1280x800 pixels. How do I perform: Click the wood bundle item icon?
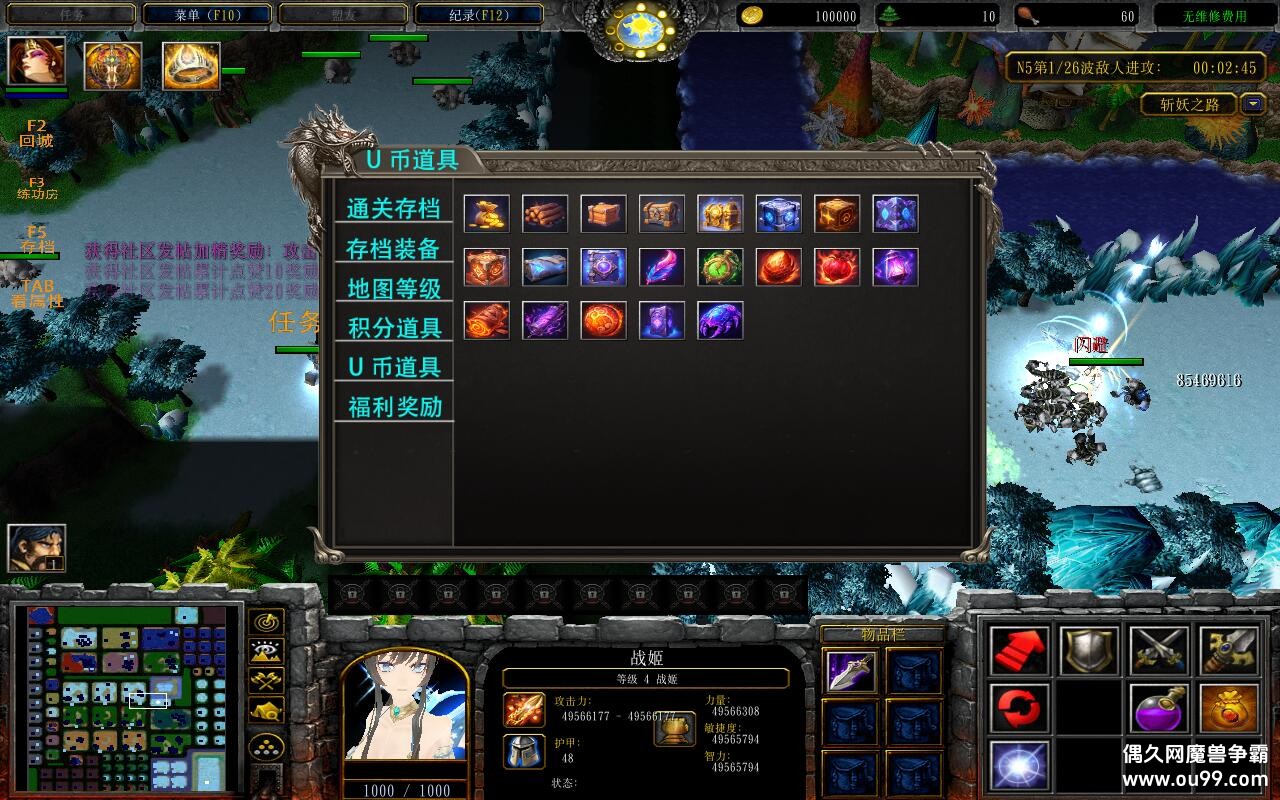tap(544, 212)
